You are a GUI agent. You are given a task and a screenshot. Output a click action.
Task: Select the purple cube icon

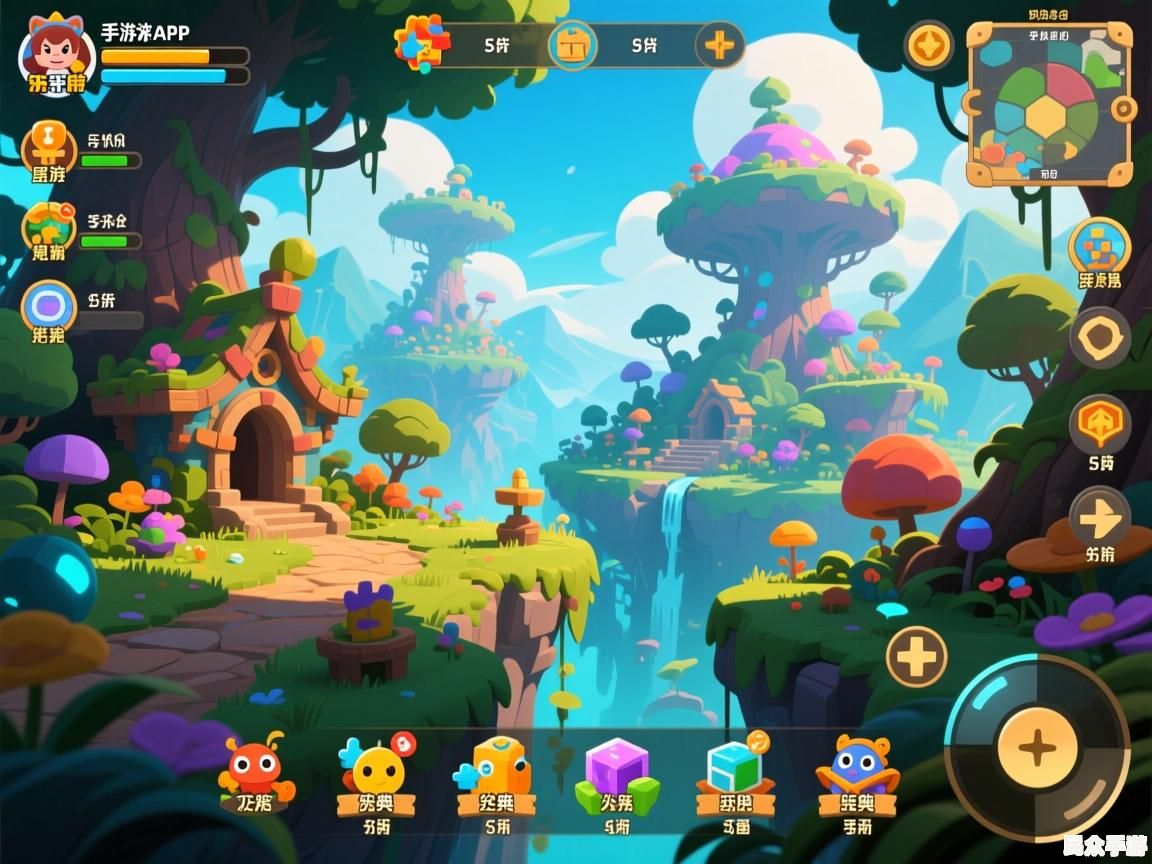click(616, 768)
